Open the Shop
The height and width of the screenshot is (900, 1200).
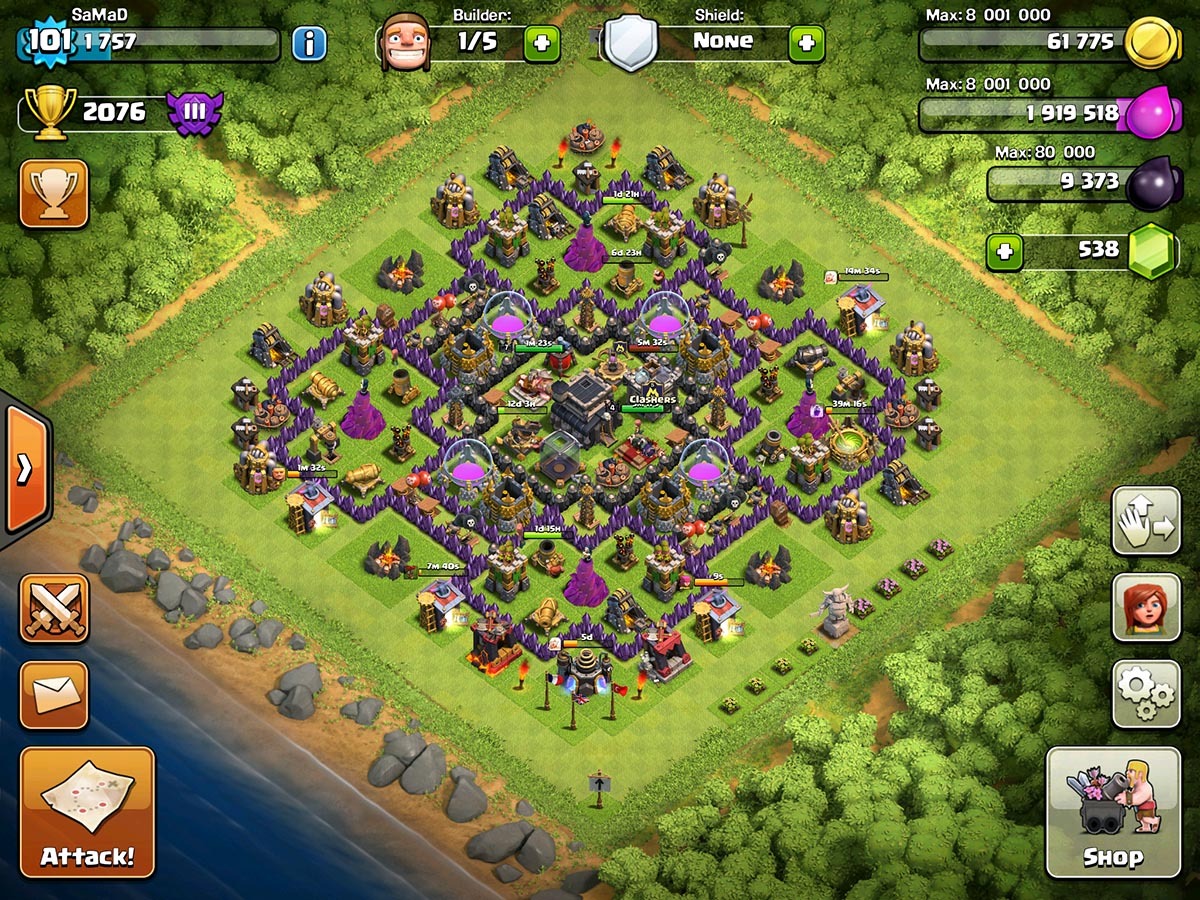(x=1113, y=812)
